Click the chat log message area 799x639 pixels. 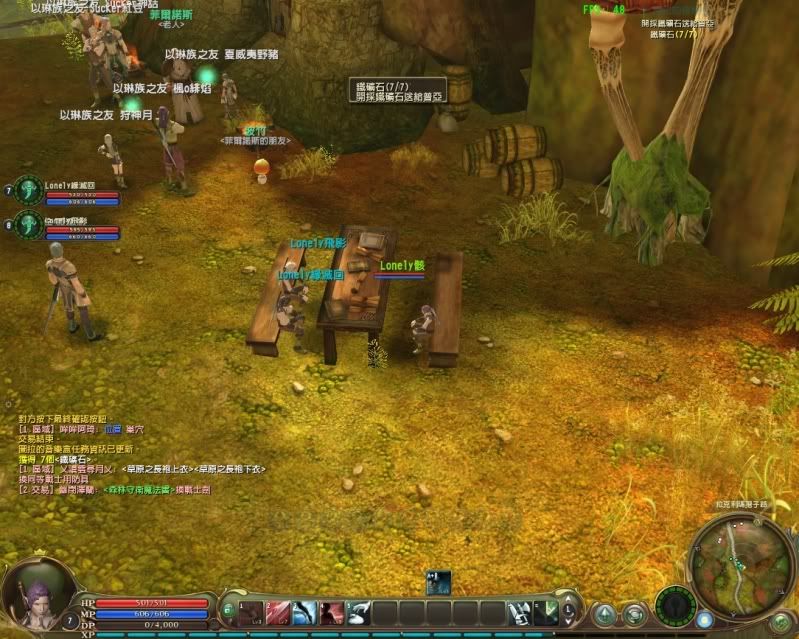click(x=140, y=455)
